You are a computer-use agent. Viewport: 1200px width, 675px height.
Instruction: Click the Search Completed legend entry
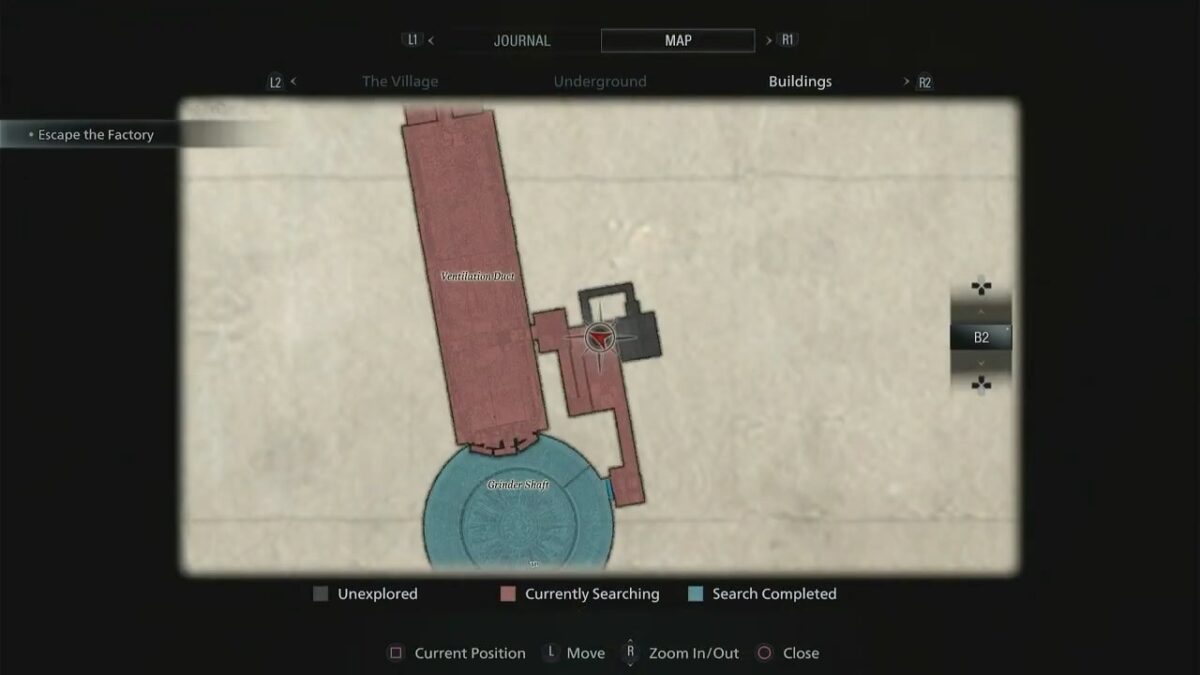[x=763, y=594]
